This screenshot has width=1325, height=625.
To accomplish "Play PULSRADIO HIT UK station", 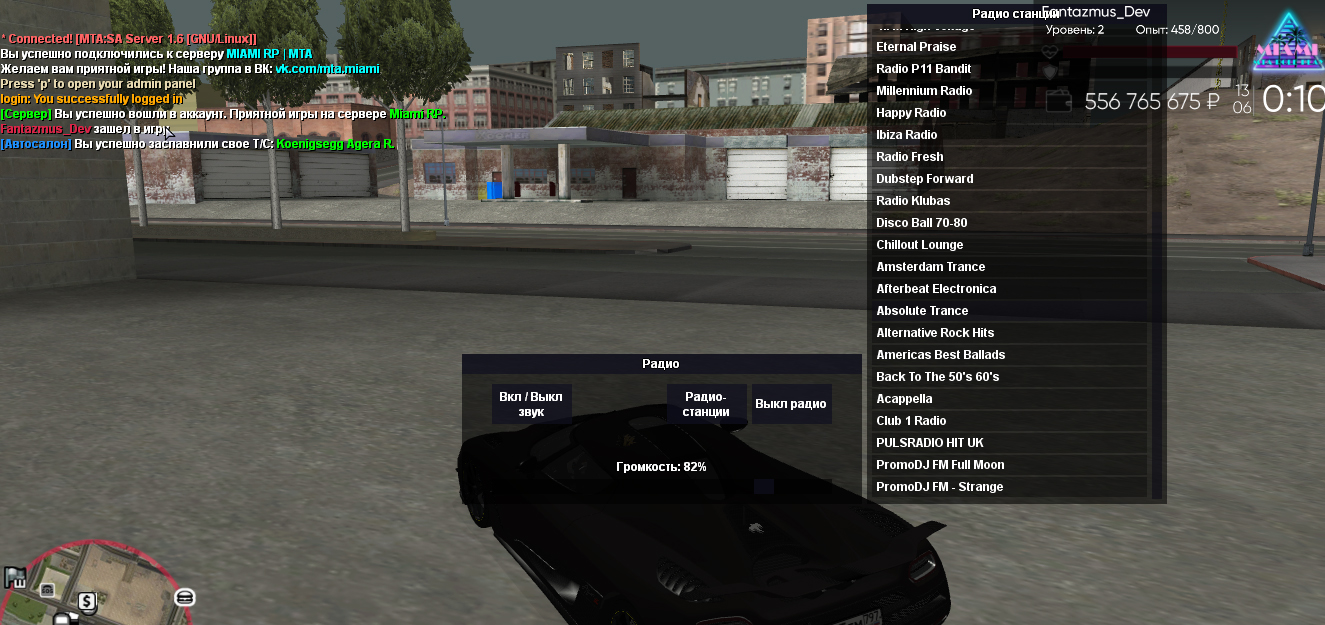I will pyautogui.click(x=1010, y=443).
